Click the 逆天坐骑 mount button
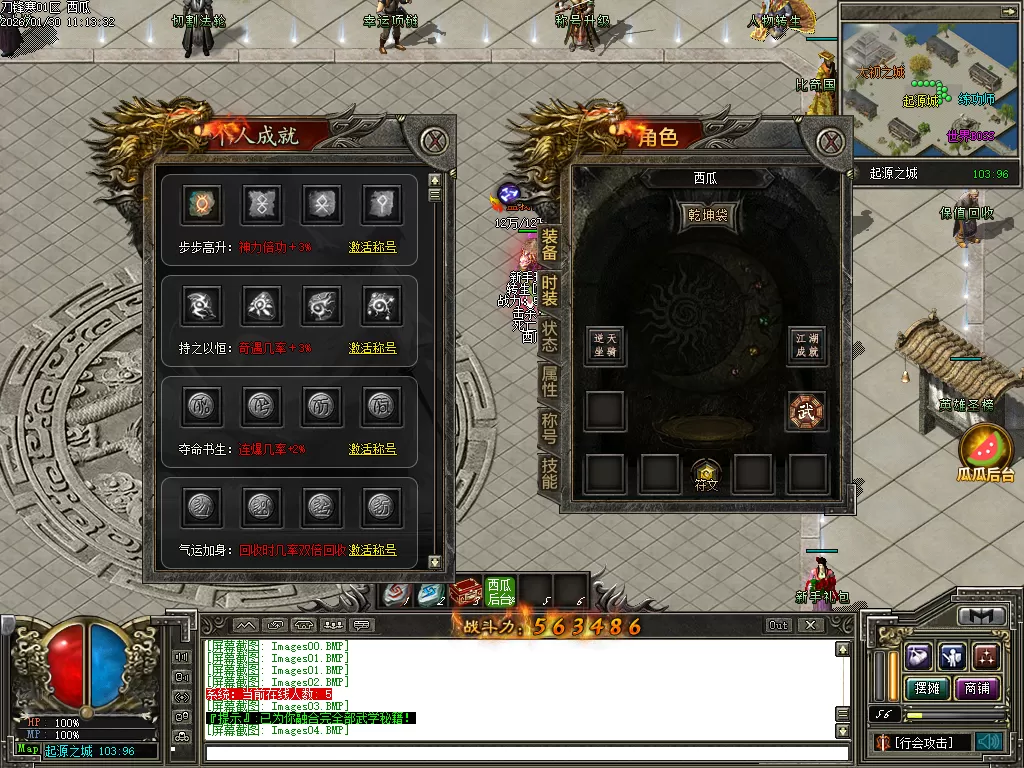 tap(605, 345)
